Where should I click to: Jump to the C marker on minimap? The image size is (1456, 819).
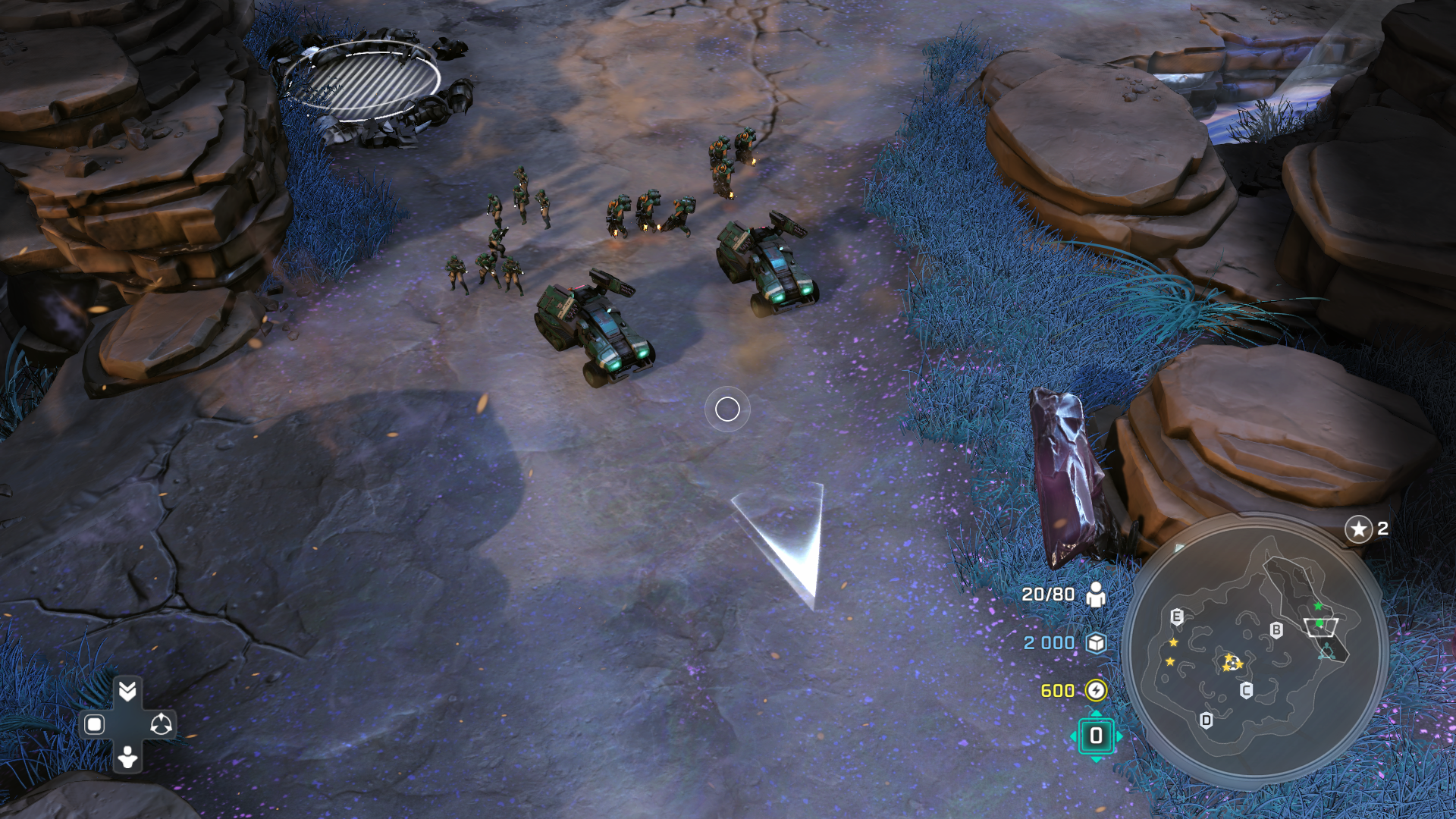1246,690
